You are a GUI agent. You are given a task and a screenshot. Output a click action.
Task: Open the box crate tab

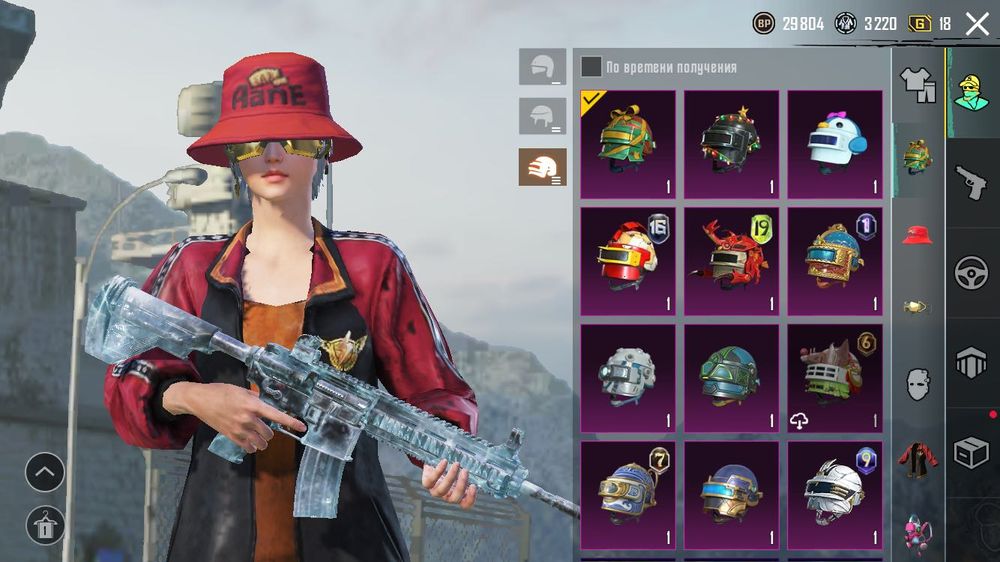click(x=971, y=453)
